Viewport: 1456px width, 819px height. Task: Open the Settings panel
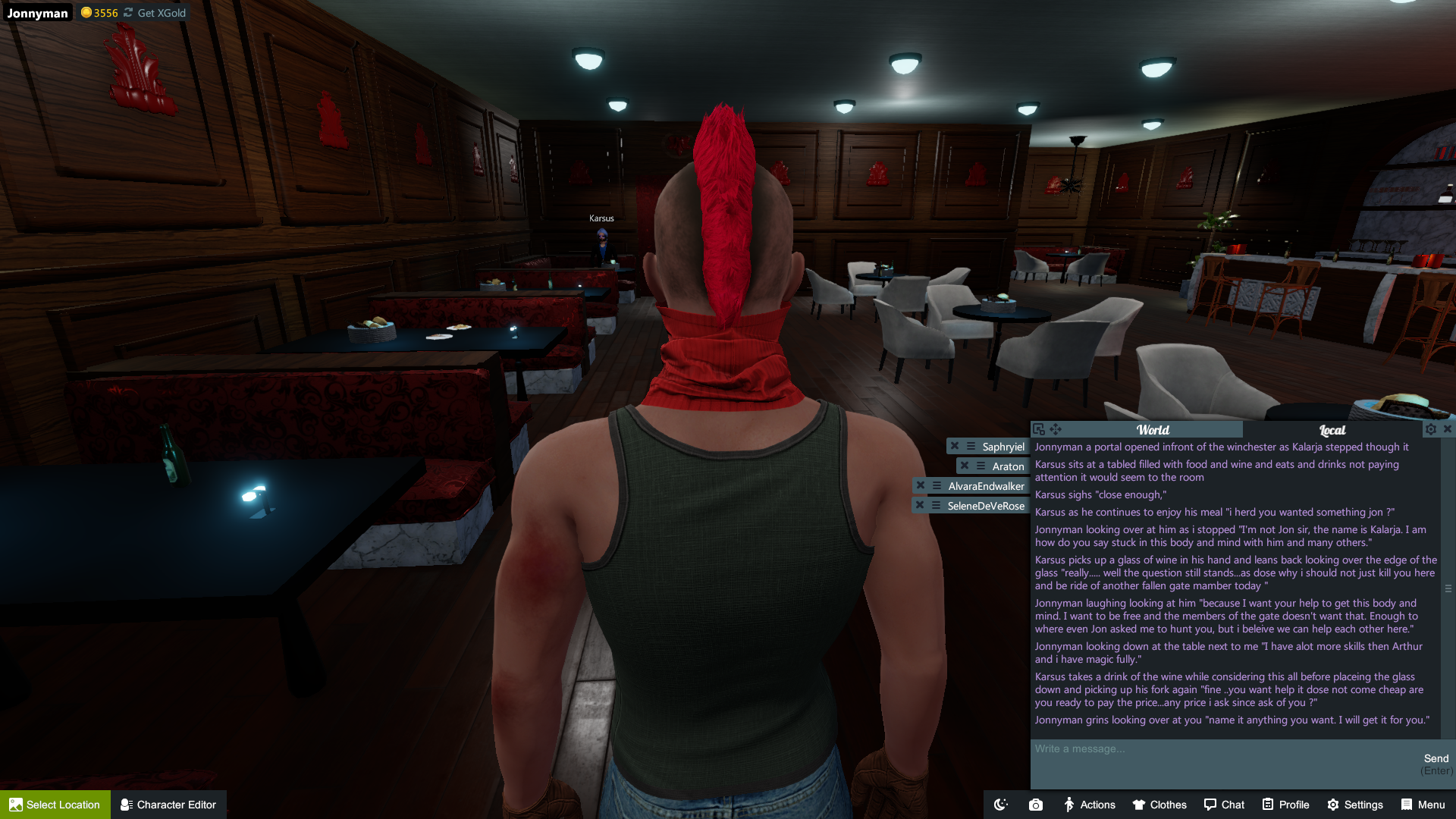click(x=1354, y=805)
